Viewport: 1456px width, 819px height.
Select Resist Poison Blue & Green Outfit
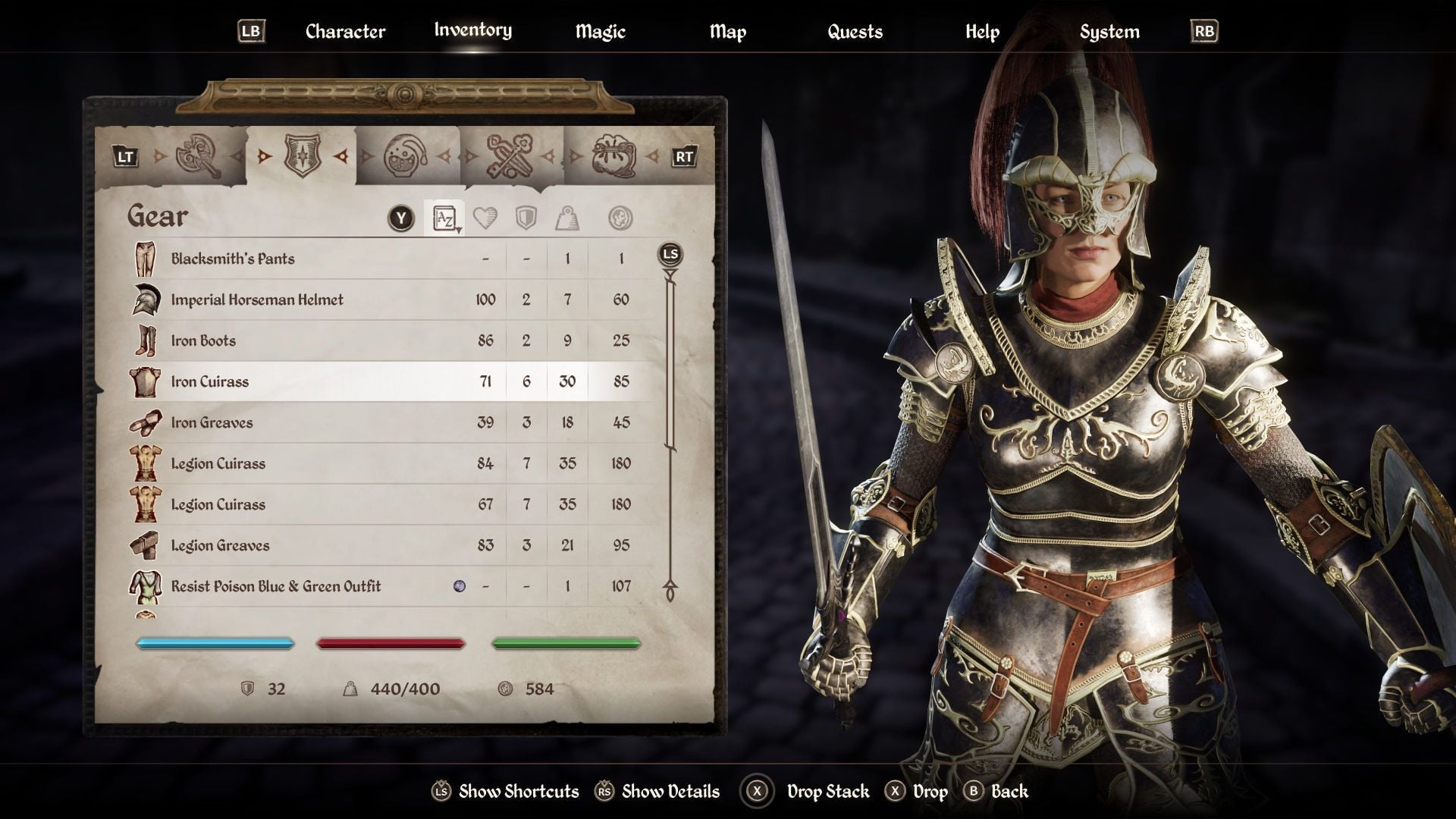[x=276, y=586]
